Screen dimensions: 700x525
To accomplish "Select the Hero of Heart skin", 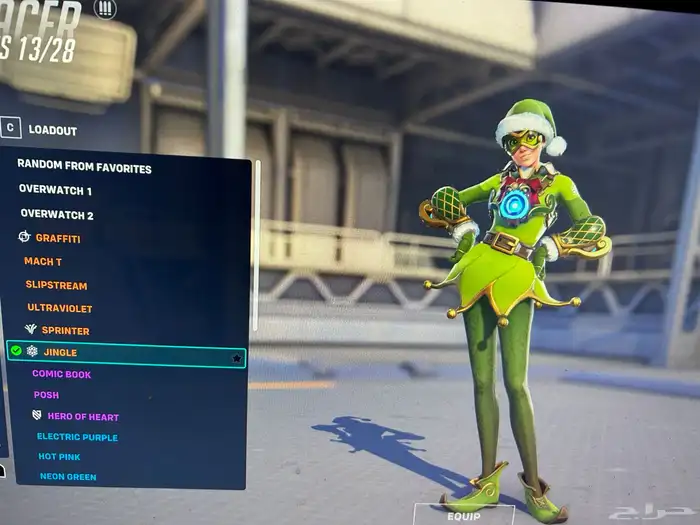I will [x=82, y=416].
